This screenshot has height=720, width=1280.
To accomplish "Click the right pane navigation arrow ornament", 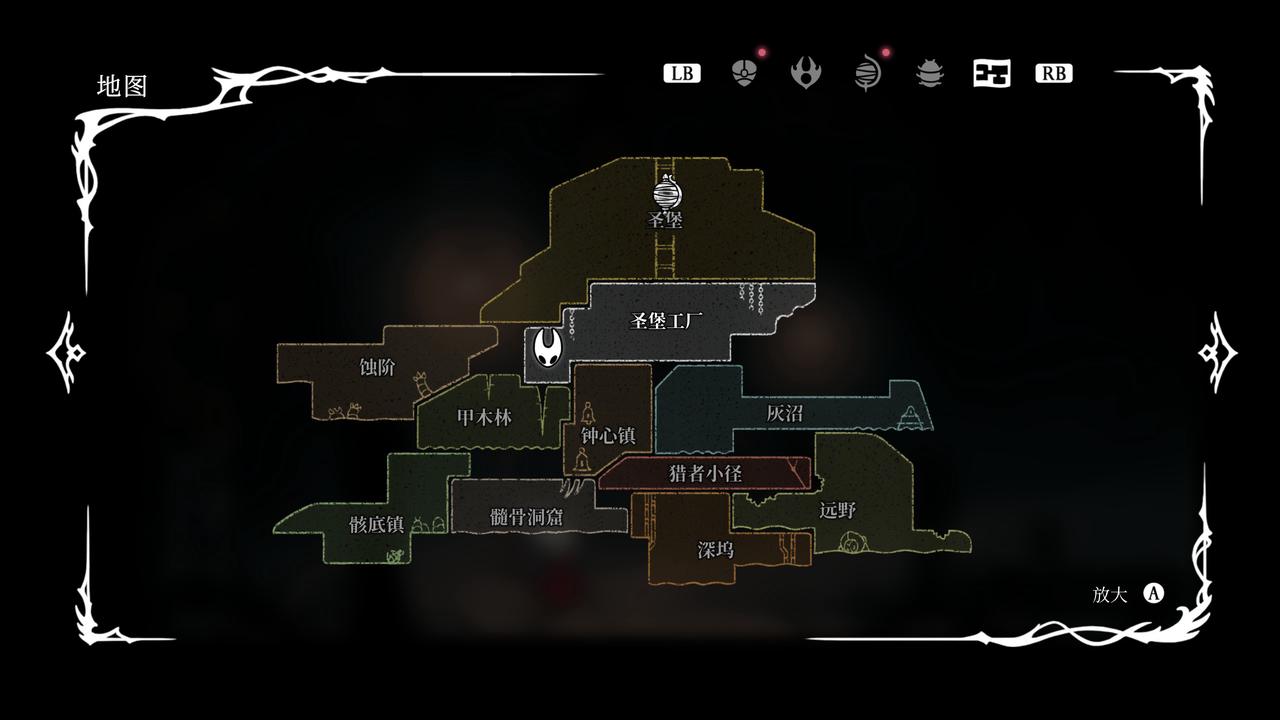I will [1217, 352].
